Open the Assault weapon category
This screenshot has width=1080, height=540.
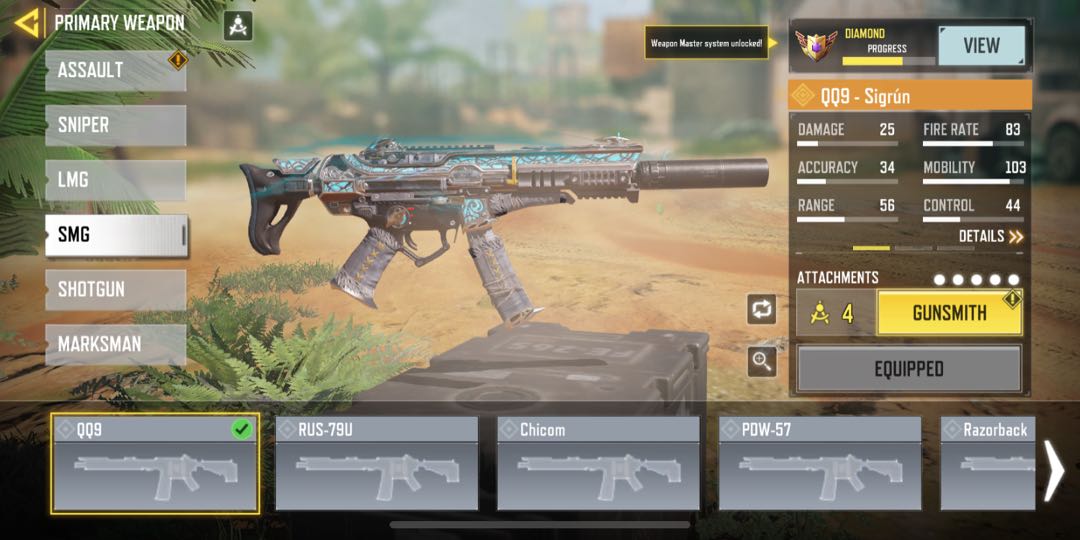[115, 71]
